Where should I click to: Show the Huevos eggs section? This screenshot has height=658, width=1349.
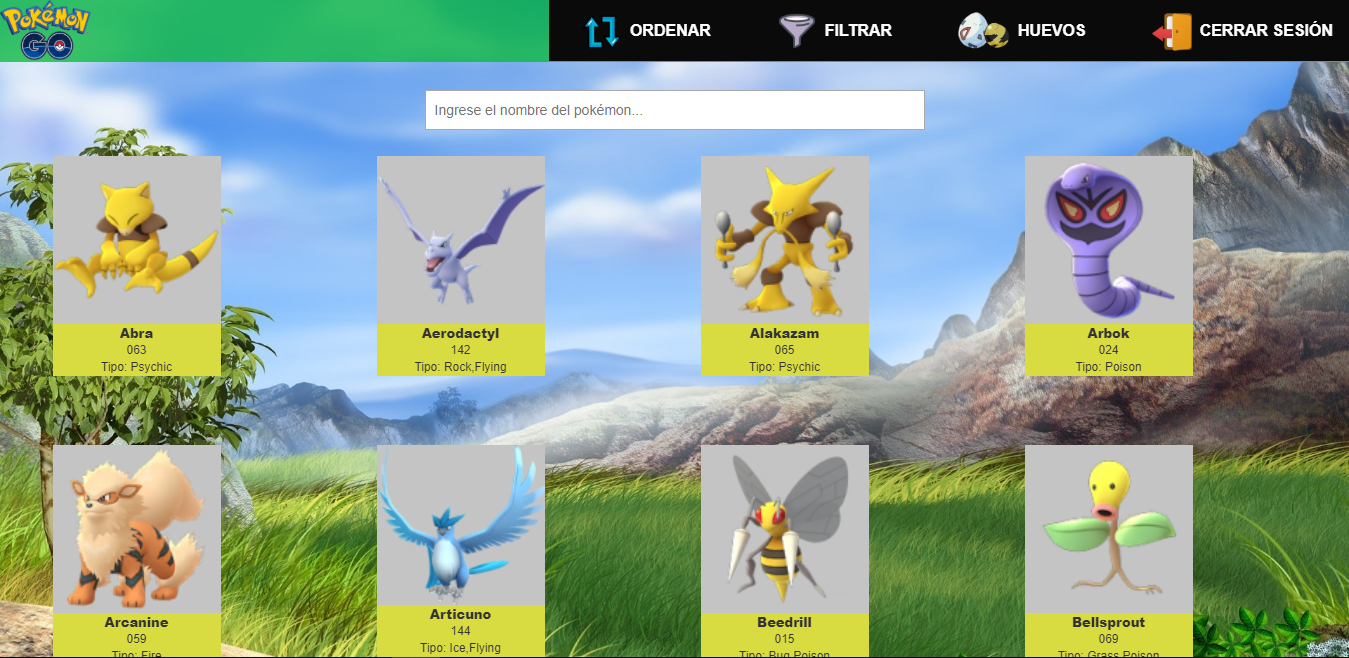(x=1022, y=31)
